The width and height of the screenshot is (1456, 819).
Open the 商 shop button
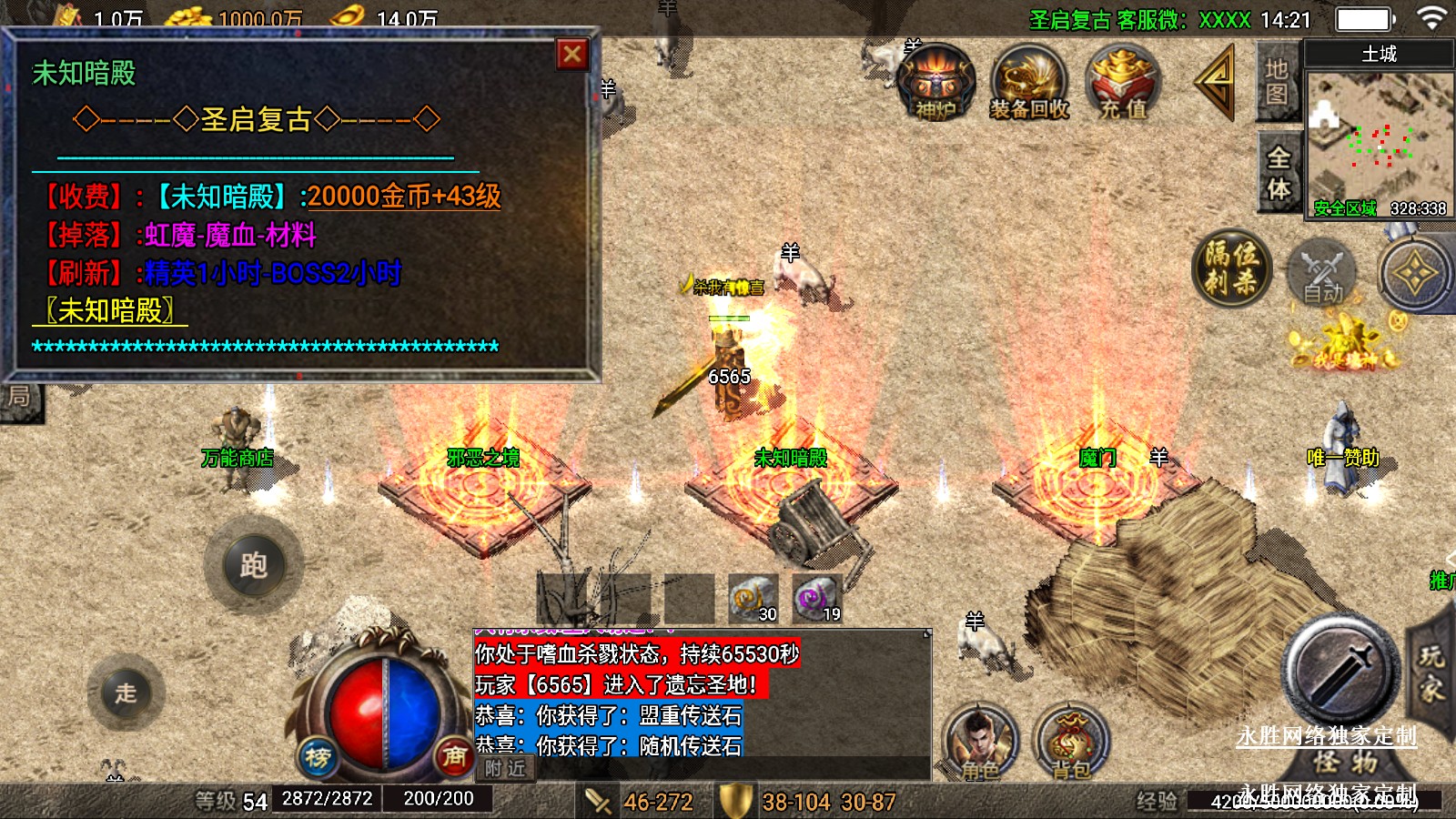tap(453, 756)
